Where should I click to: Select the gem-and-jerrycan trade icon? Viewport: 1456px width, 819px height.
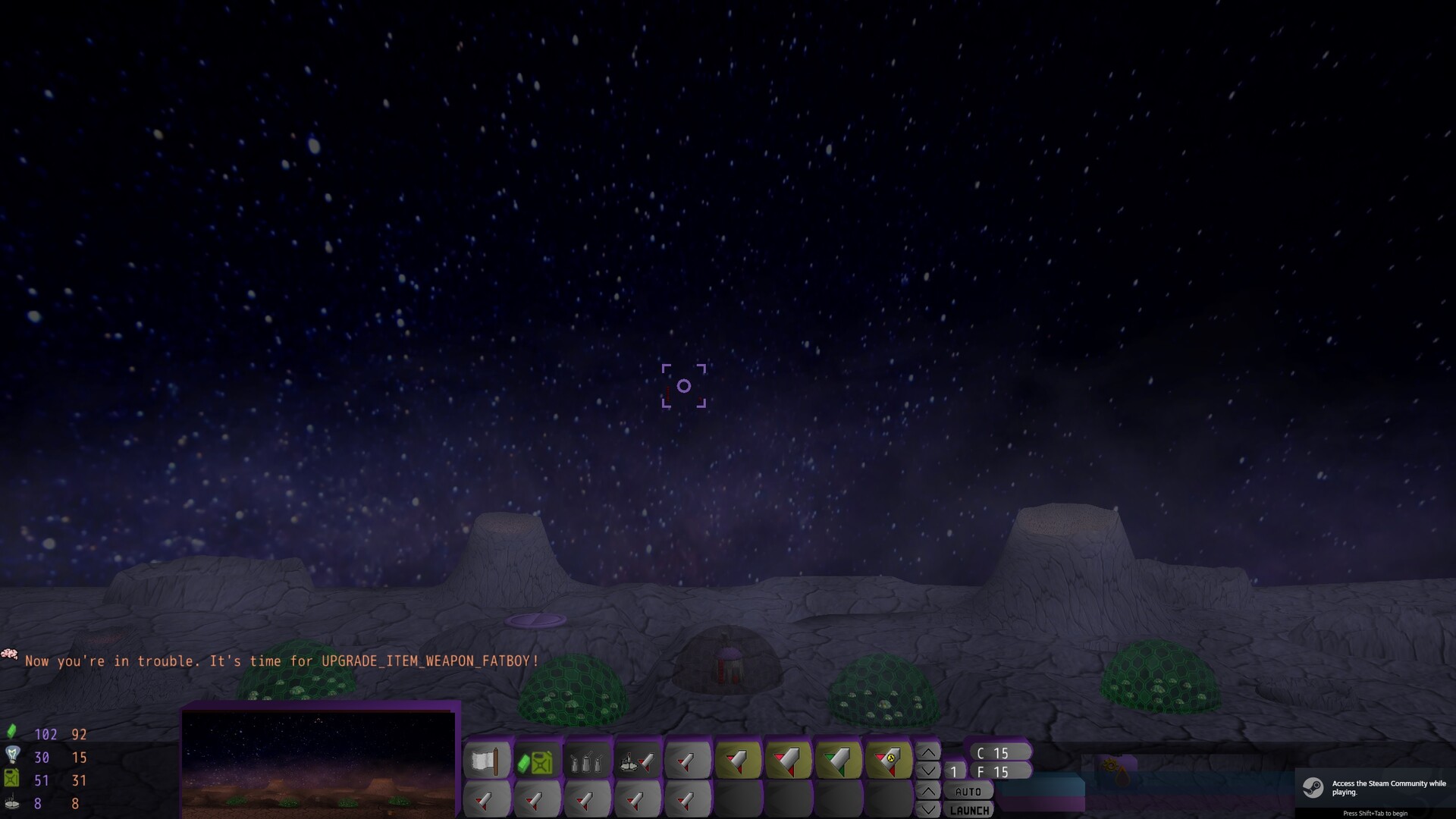(x=537, y=761)
